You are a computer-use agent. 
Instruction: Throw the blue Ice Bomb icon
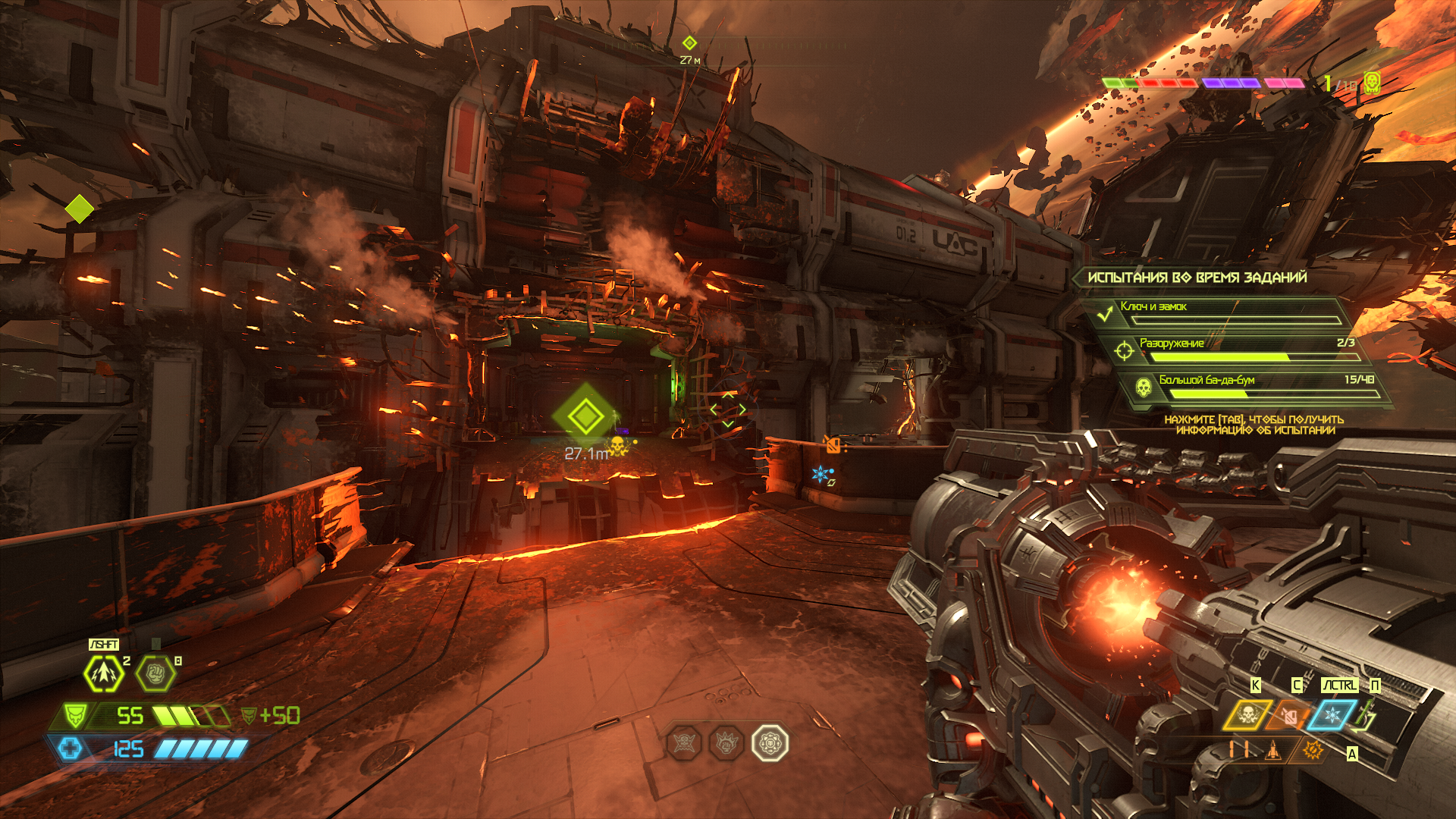[x=1332, y=715]
